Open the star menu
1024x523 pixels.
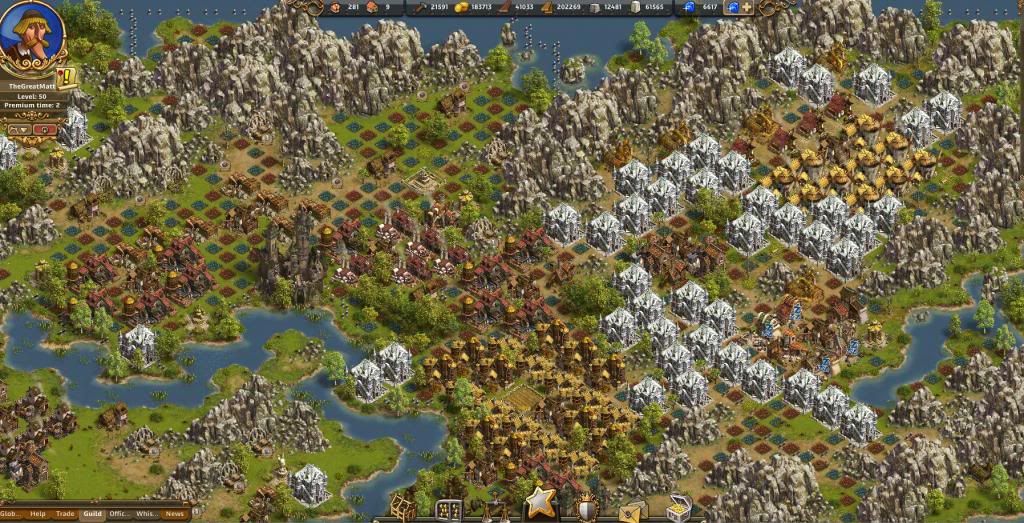pos(540,503)
